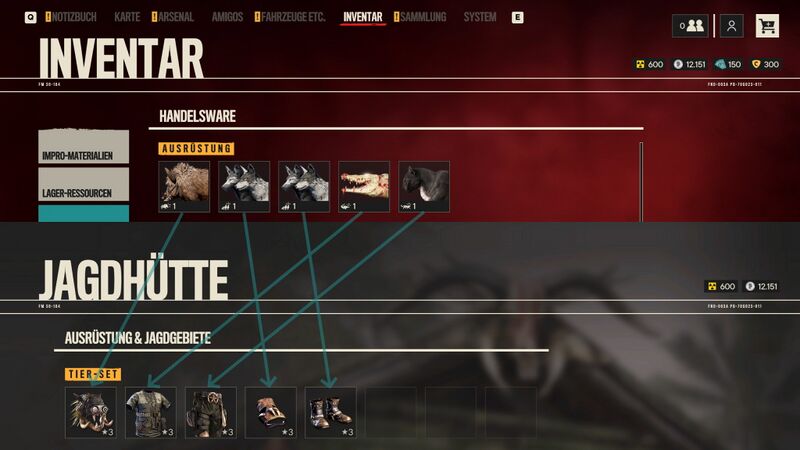800x450 pixels.
Task: Select the black panther trade item
Action: (424, 187)
